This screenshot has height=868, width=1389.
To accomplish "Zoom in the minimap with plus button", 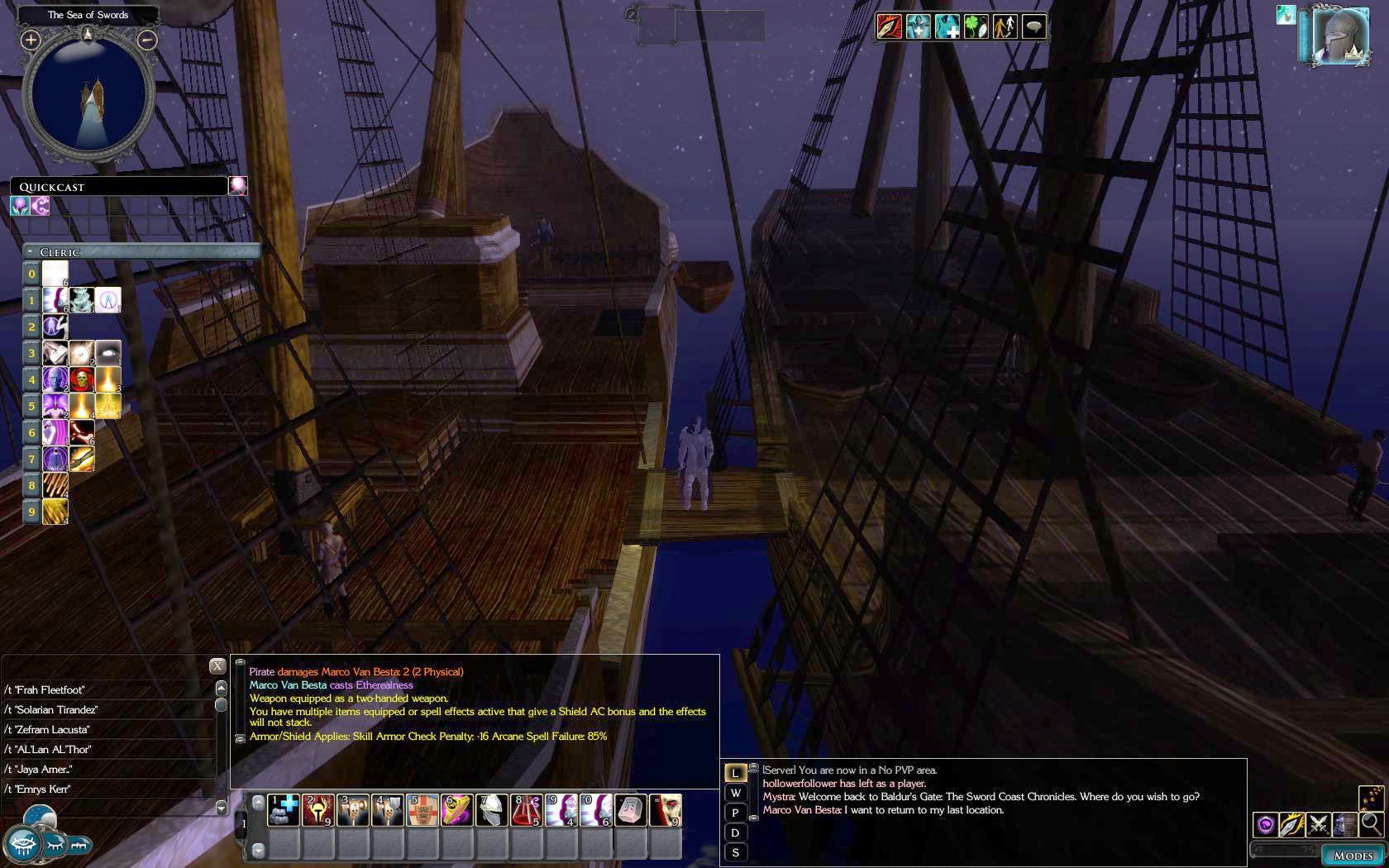I will 31,40.
